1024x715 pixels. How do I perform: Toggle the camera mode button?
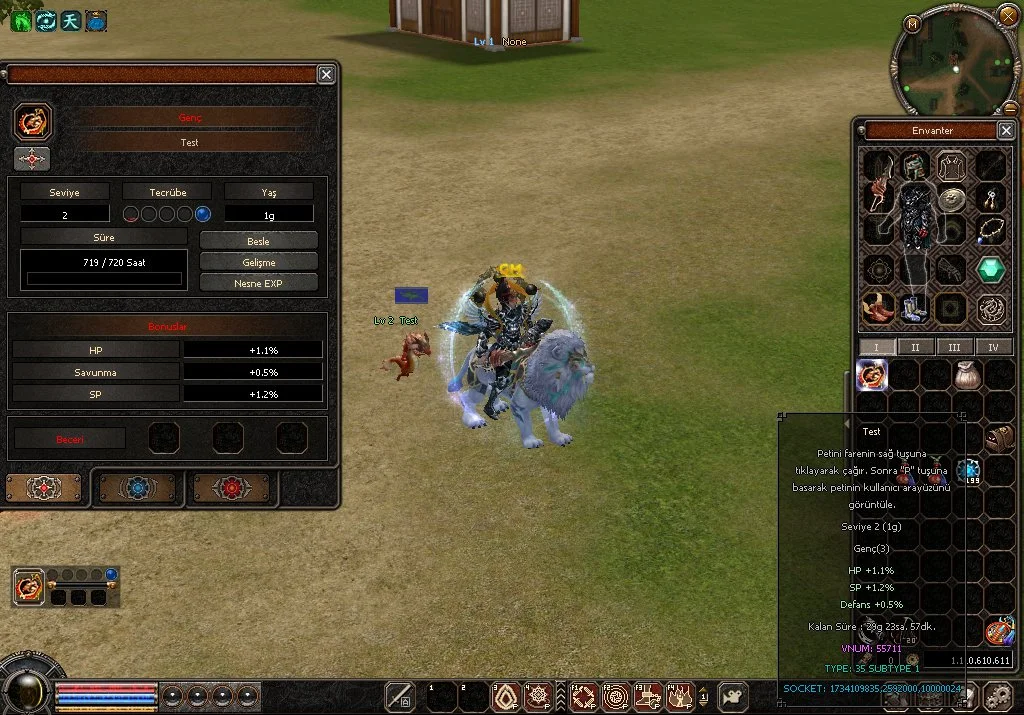click(x=735, y=696)
